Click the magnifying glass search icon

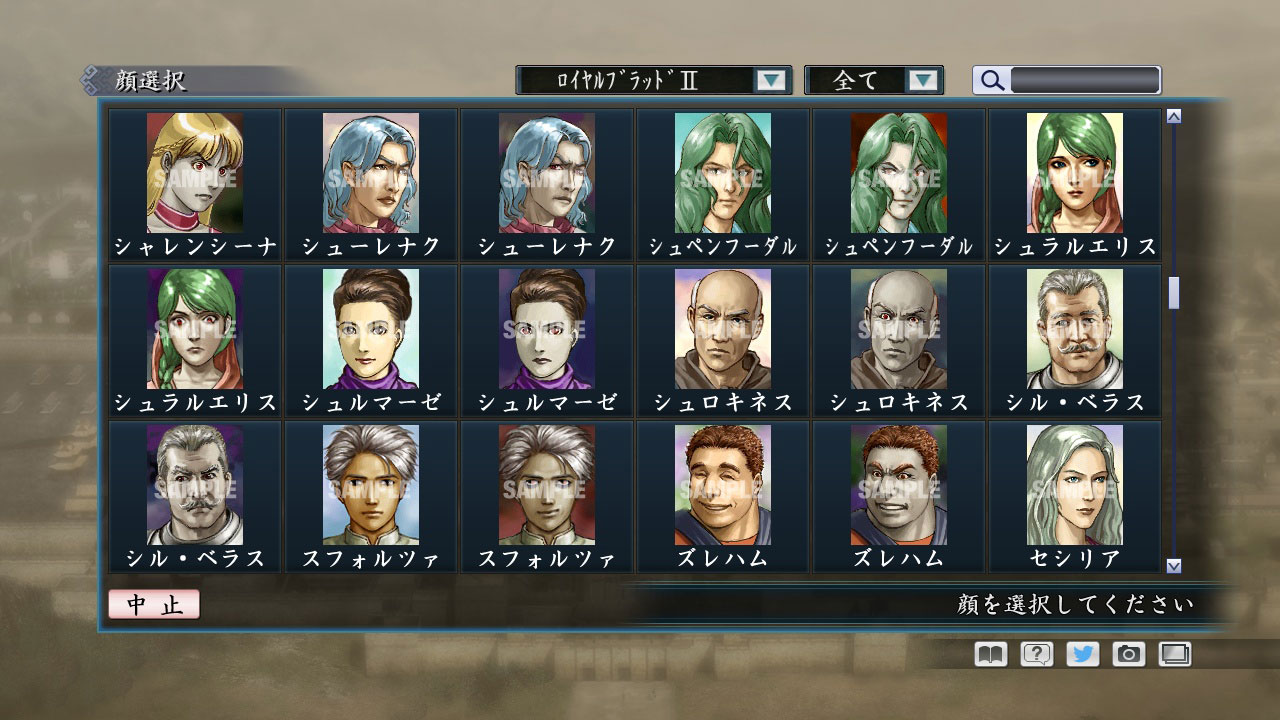coord(991,80)
